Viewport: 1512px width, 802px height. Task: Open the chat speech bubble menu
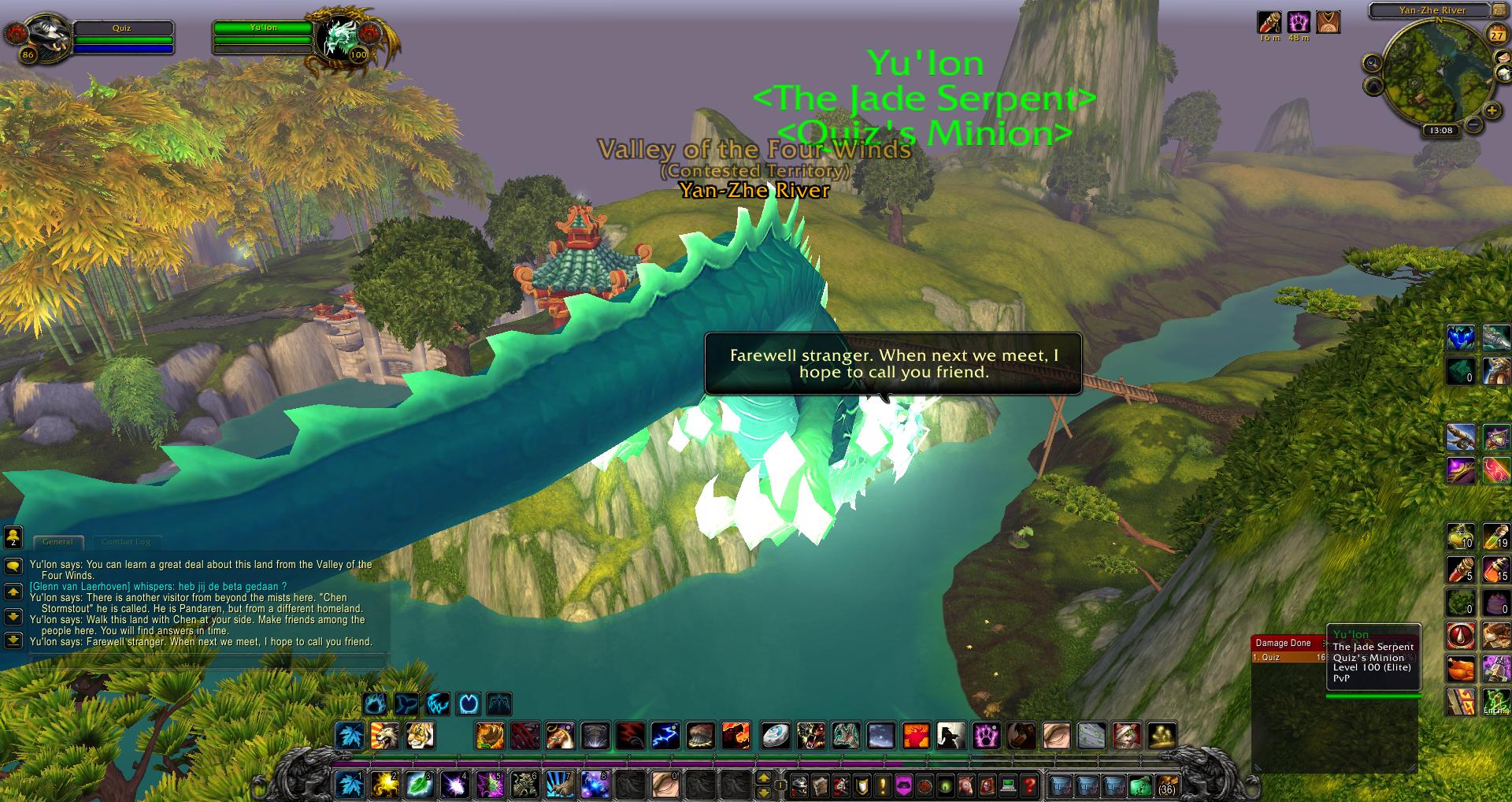[13, 566]
